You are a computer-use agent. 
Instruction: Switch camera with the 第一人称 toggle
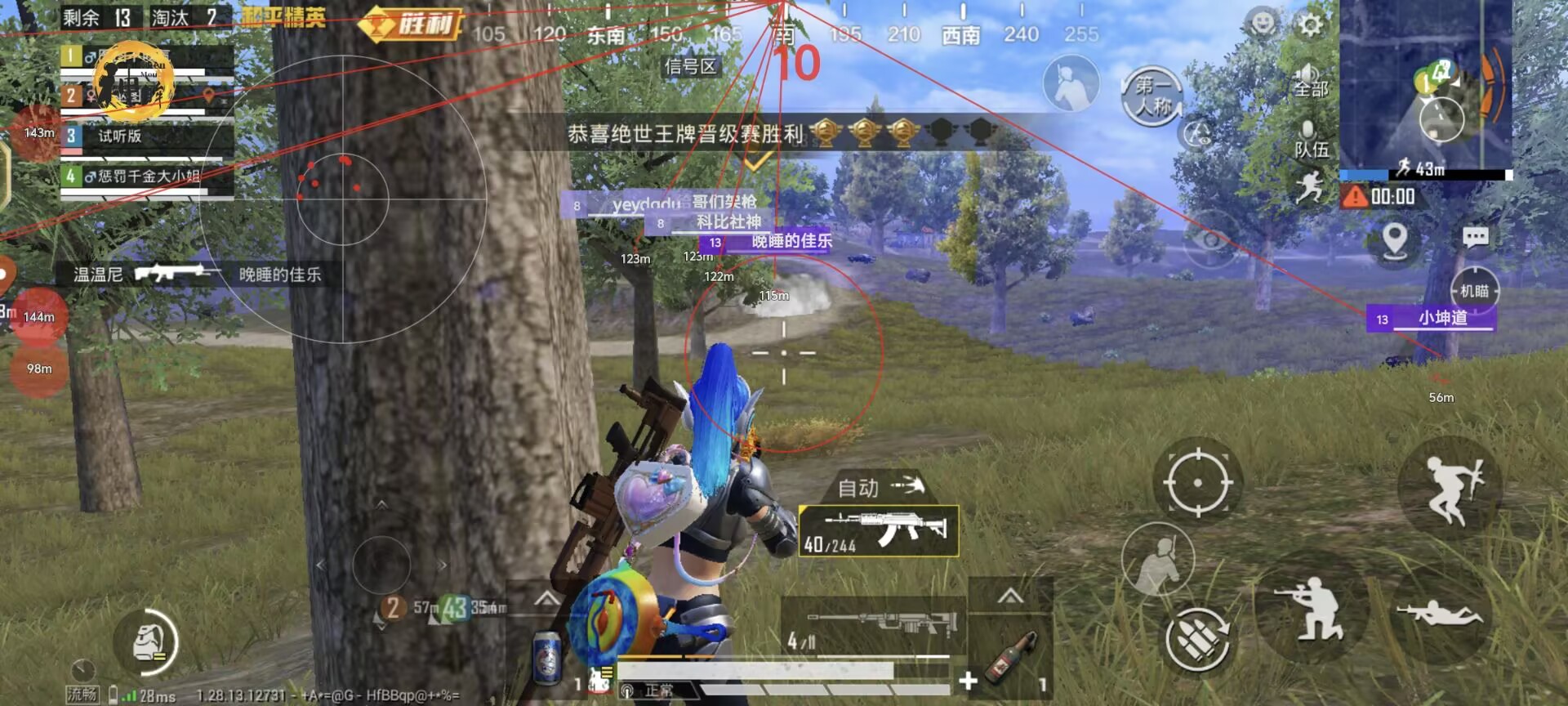pos(1152,96)
